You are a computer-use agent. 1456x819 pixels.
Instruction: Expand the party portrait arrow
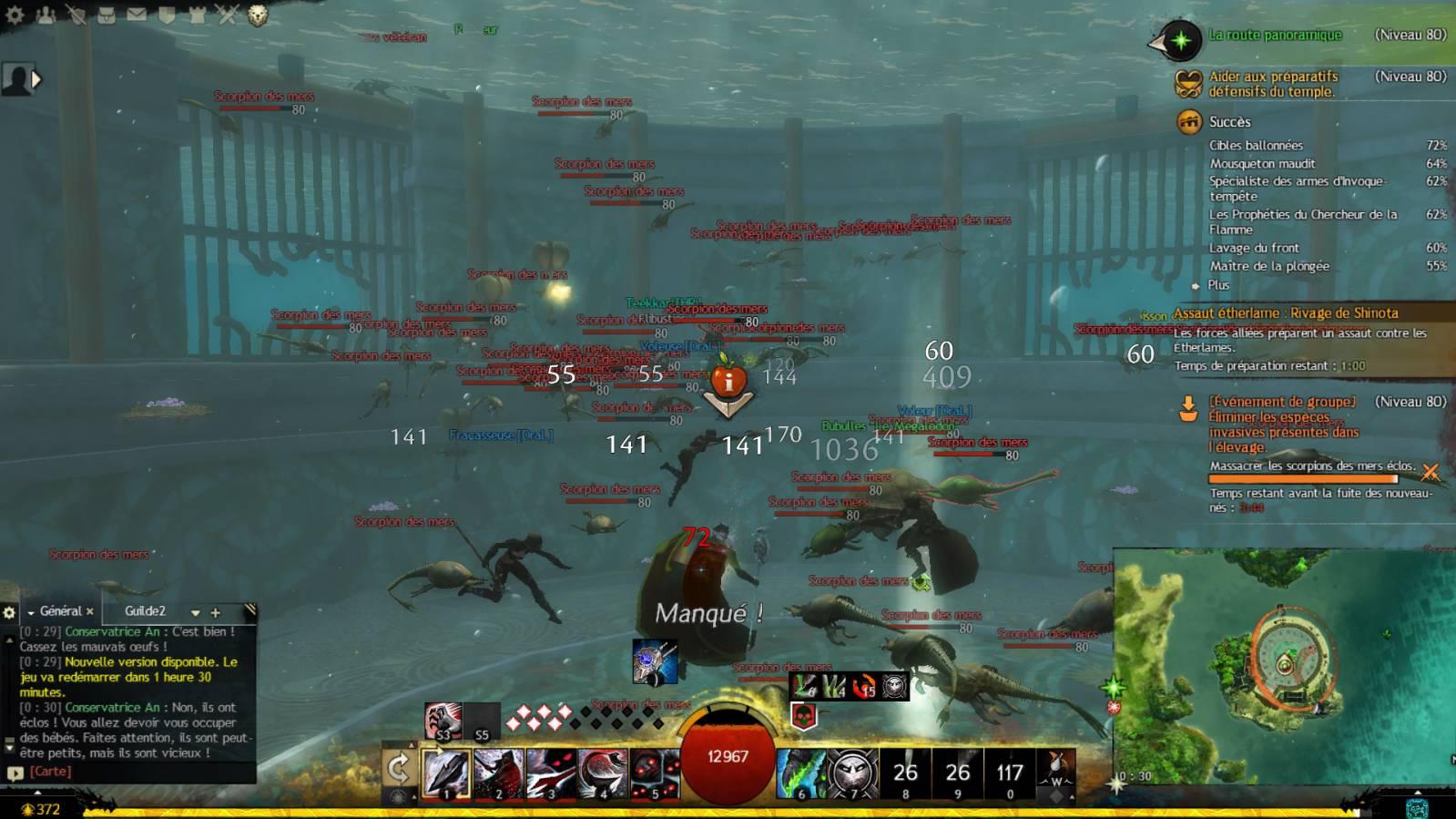pyautogui.click(x=36, y=79)
